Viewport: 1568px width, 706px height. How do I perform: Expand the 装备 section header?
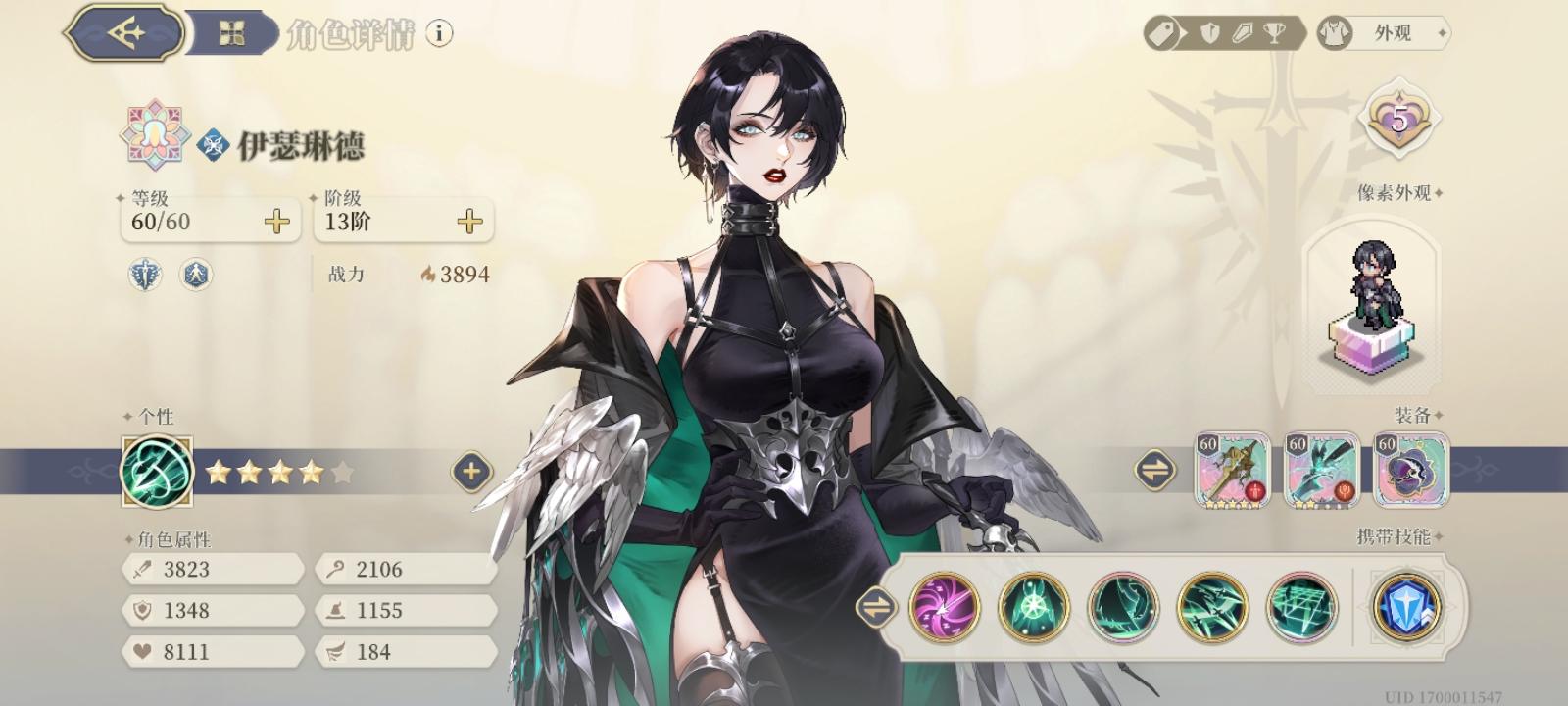pos(1411,413)
